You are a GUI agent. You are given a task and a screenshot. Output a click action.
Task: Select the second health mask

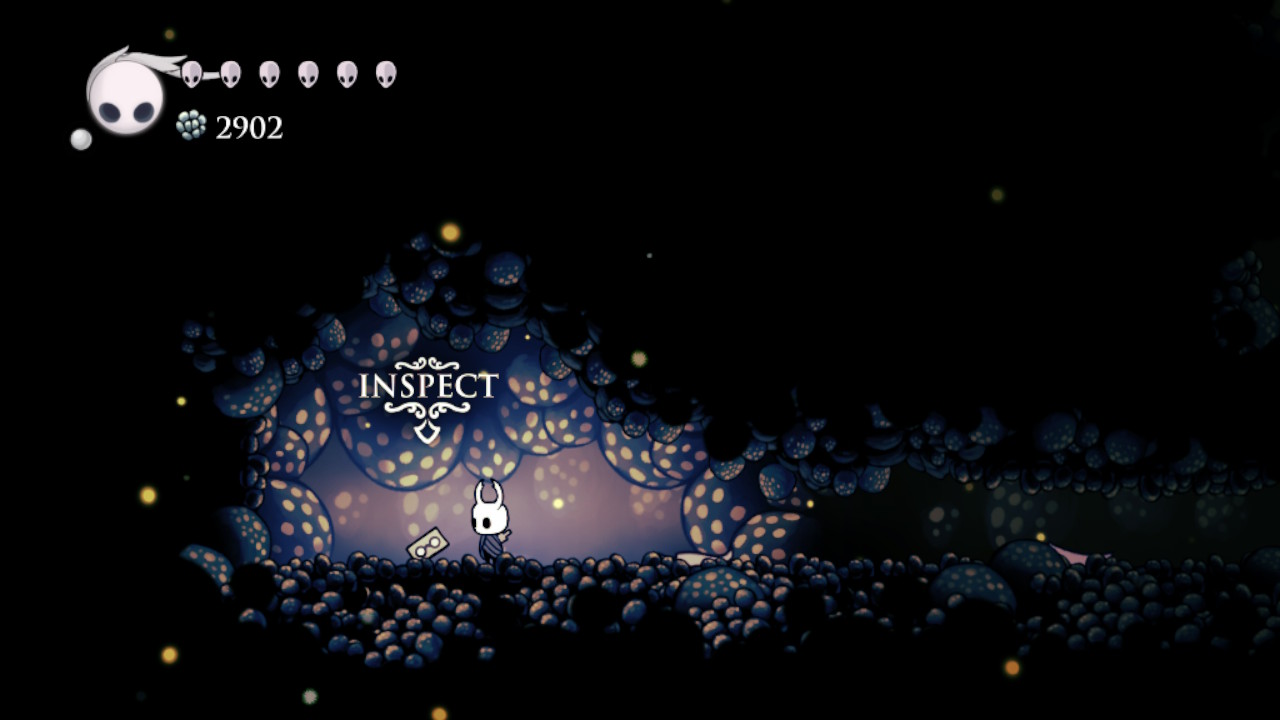(233, 72)
